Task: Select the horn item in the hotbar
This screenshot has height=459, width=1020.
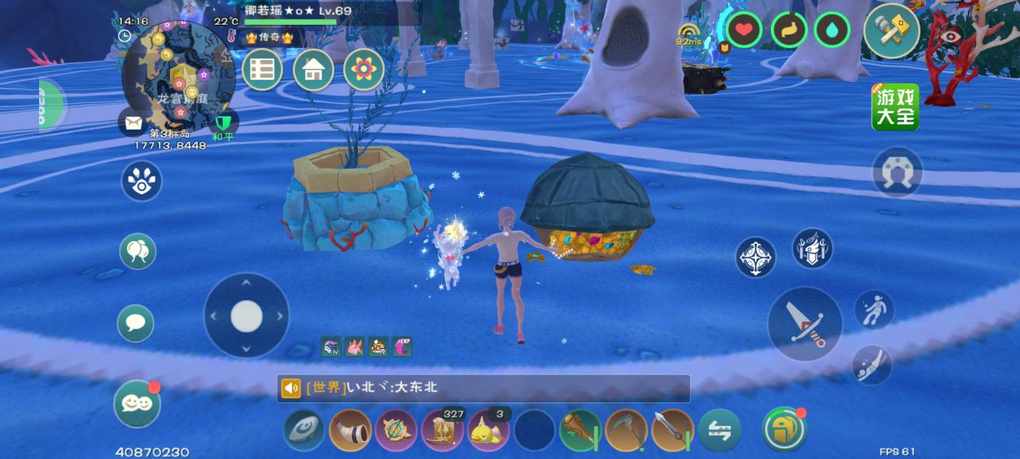Action: tap(350, 430)
